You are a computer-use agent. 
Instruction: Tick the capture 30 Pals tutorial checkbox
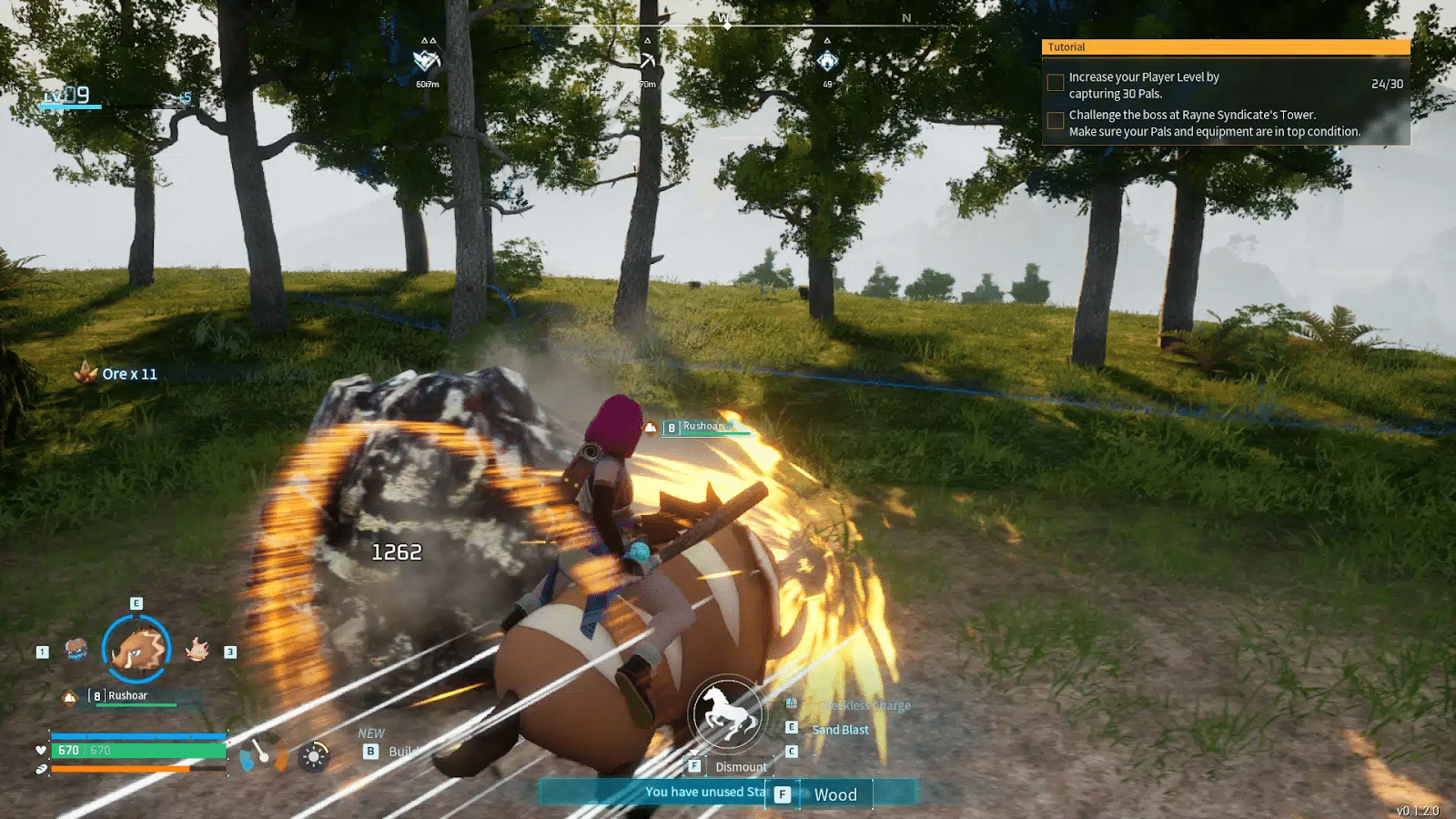[x=1056, y=83]
